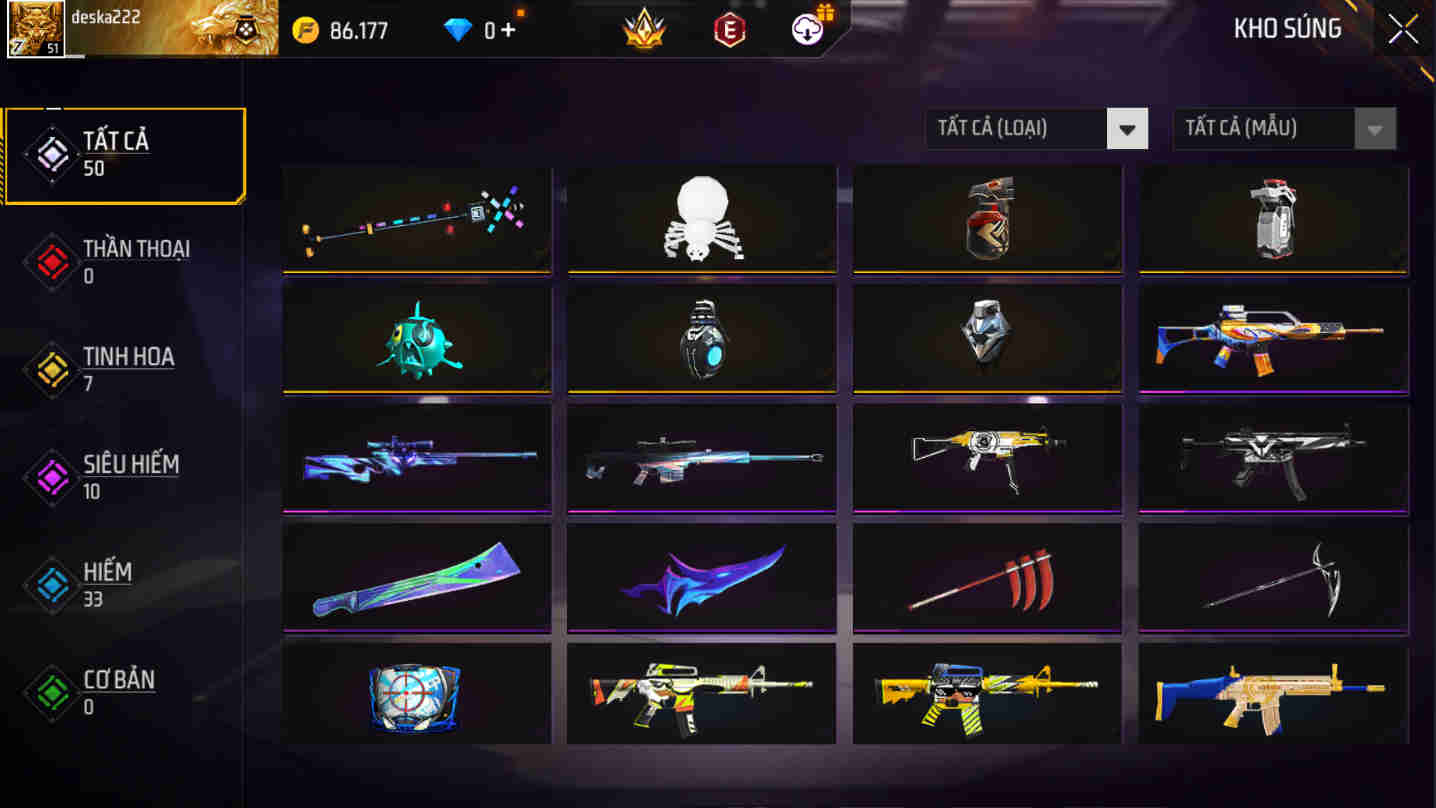The height and width of the screenshot is (808, 1436).
Task: Select the TẤT CẢ category showing 50 items
Action: 120,155
